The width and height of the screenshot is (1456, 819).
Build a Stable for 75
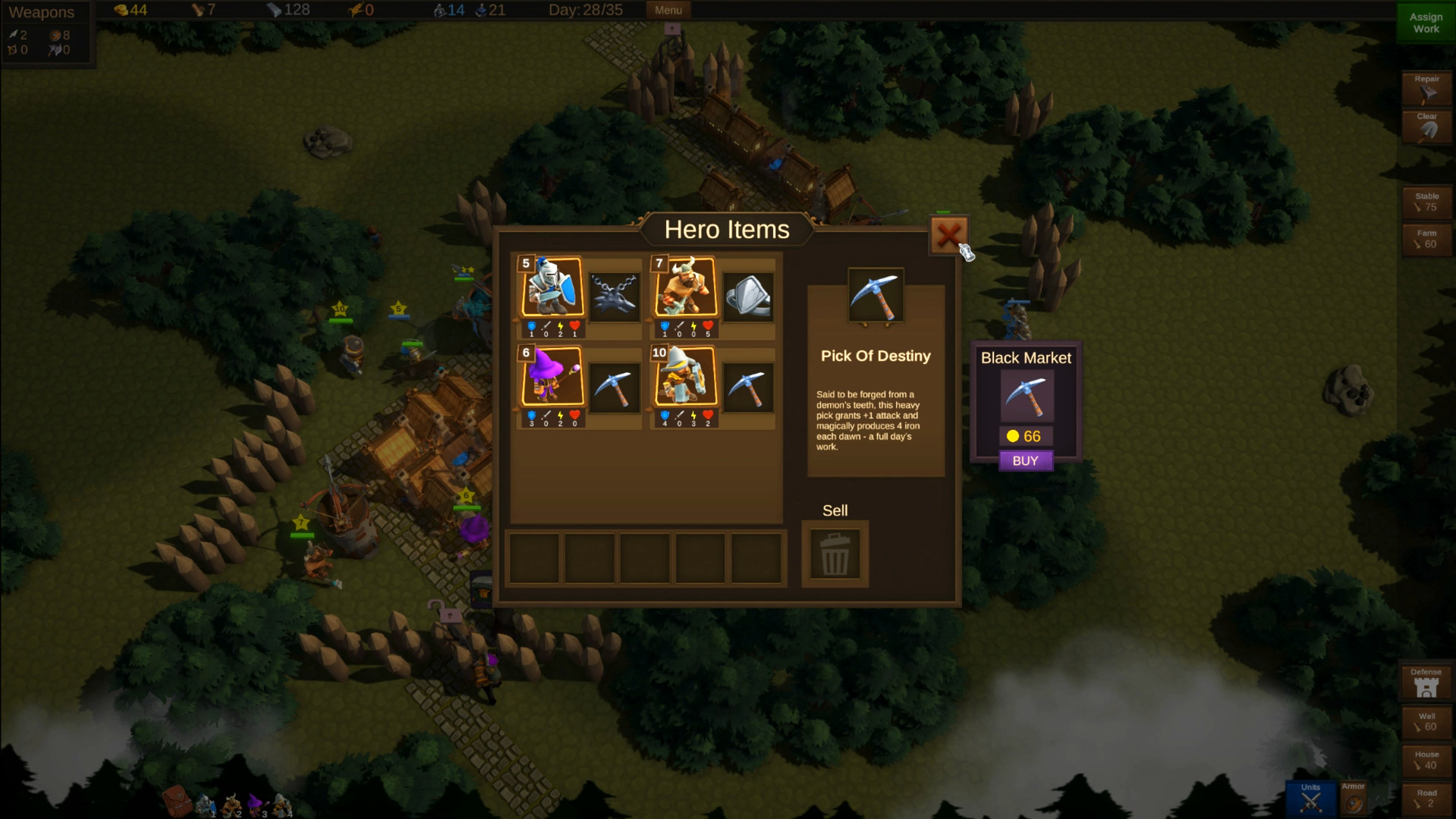[x=1426, y=202]
